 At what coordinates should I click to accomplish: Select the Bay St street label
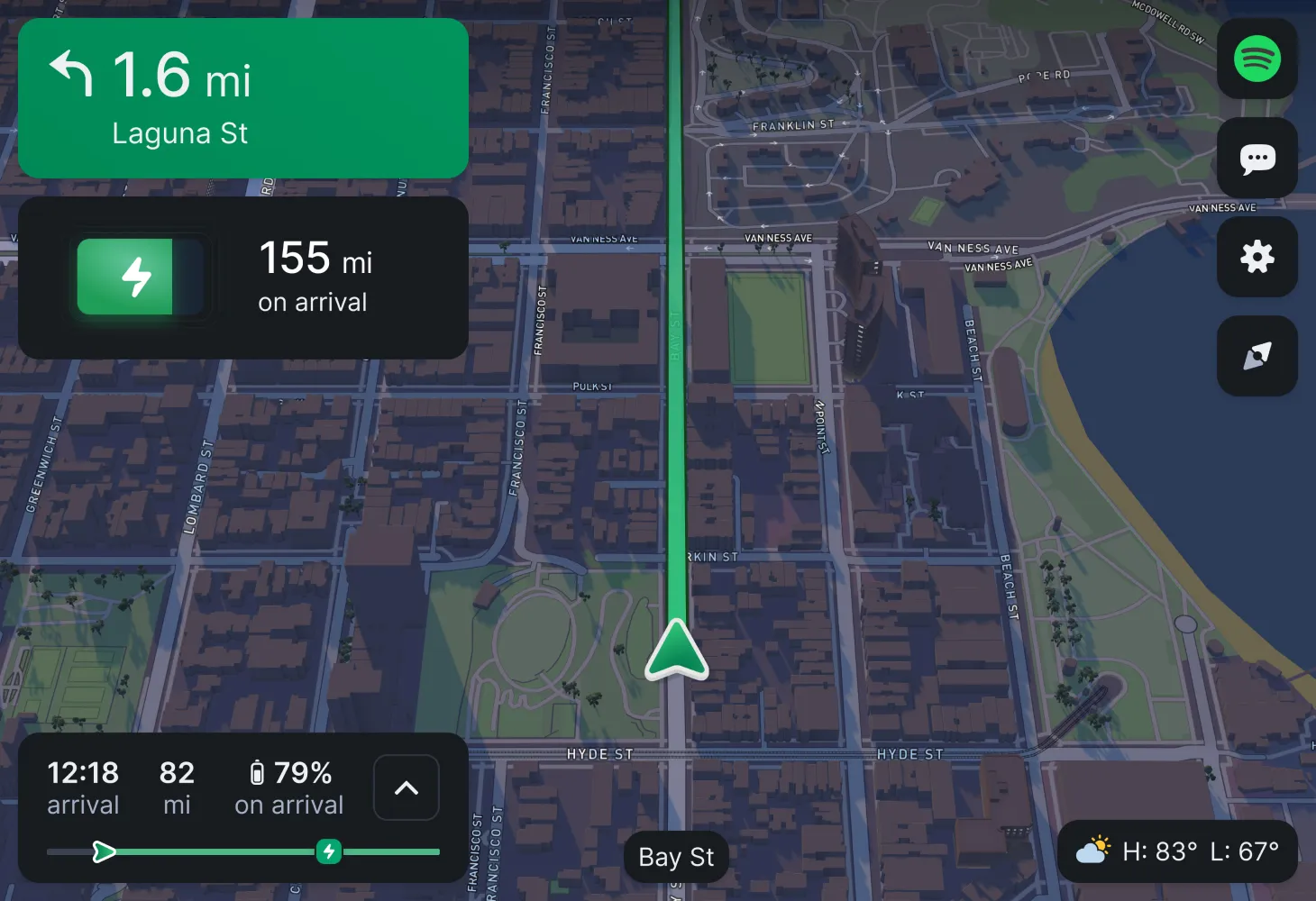click(x=675, y=857)
